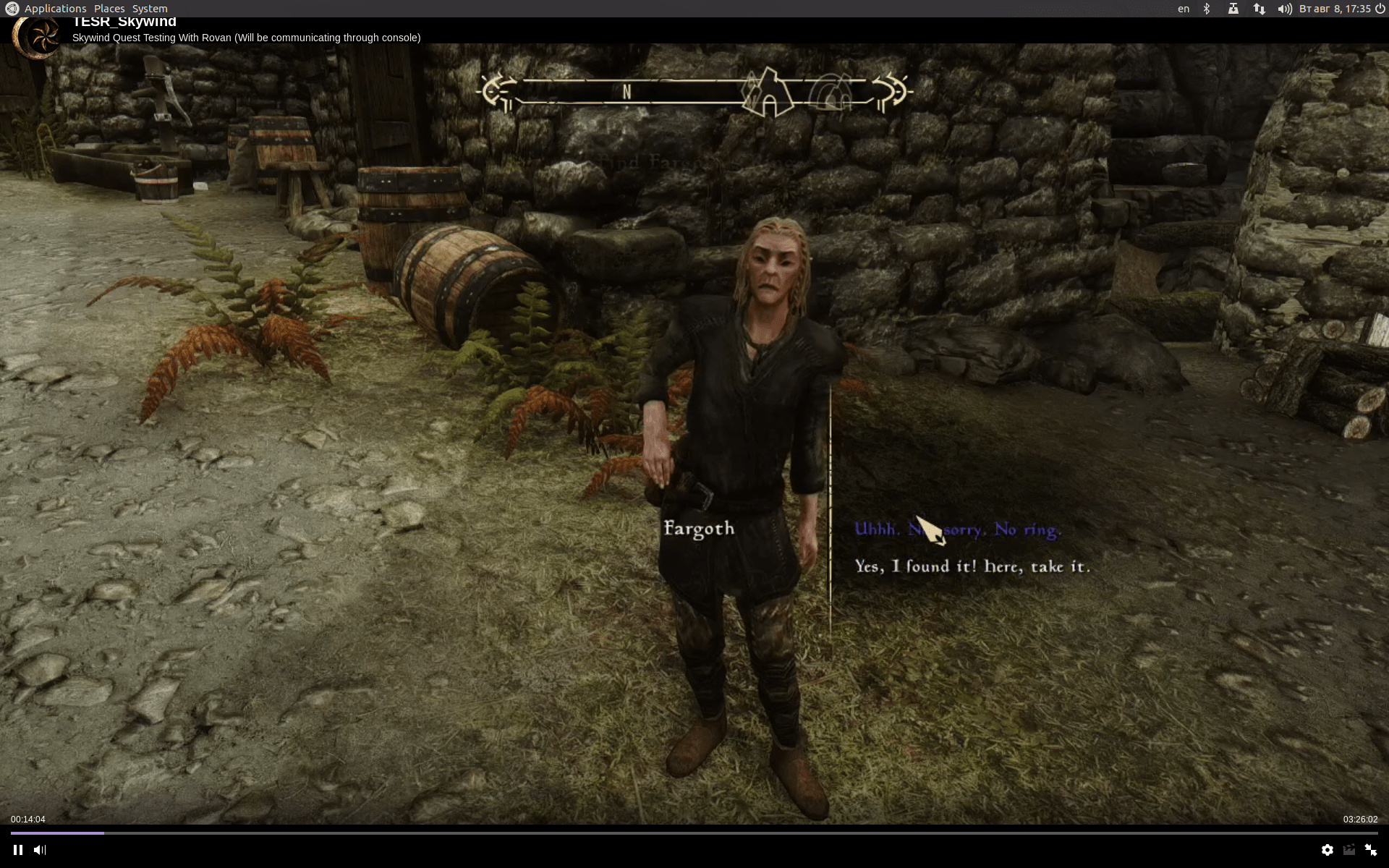Click the Bluetooth icon in the top panel
The height and width of the screenshot is (868, 1389).
[x=1206, y=8]
